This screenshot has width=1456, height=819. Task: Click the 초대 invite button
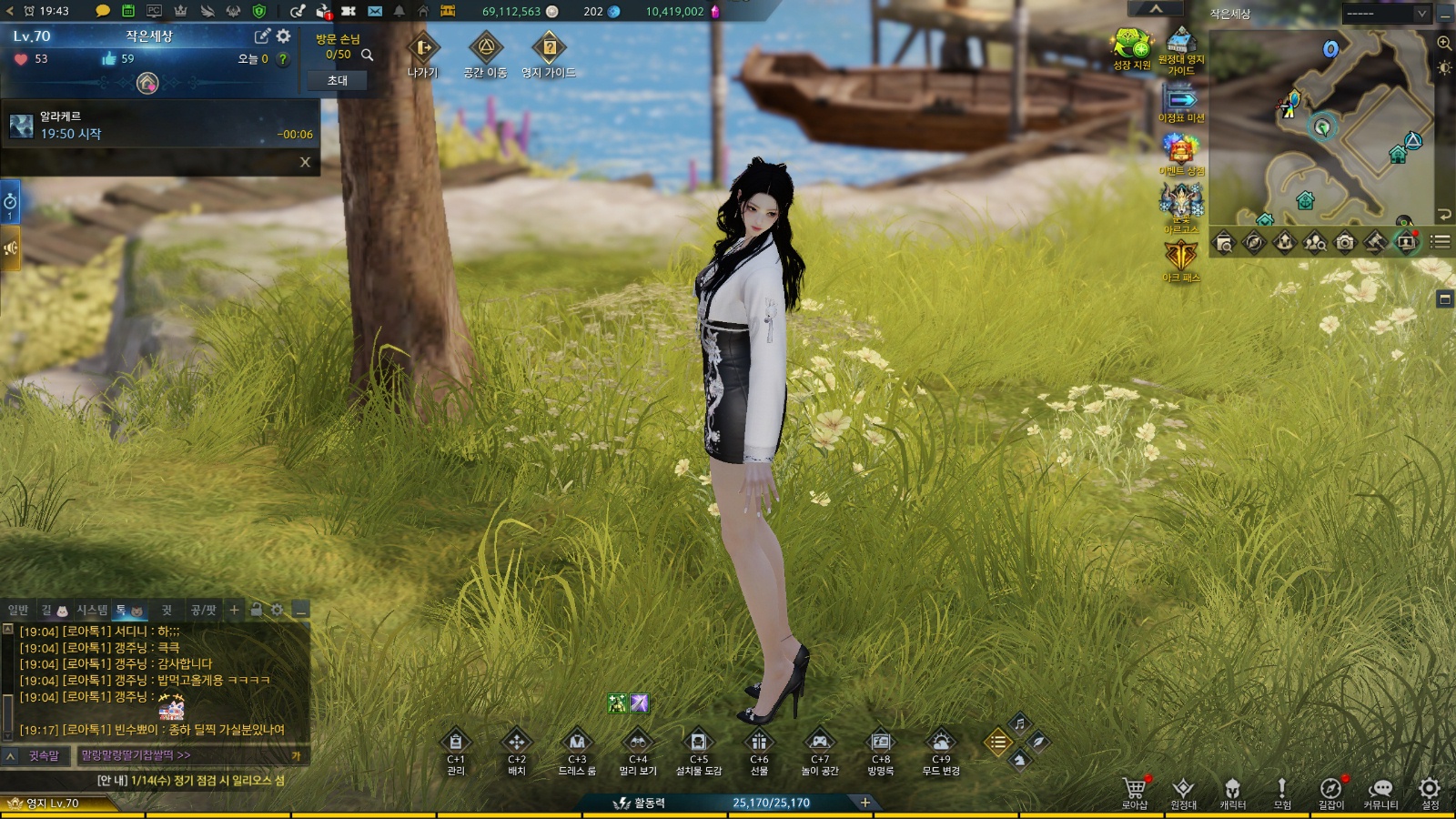click(337, 81)
